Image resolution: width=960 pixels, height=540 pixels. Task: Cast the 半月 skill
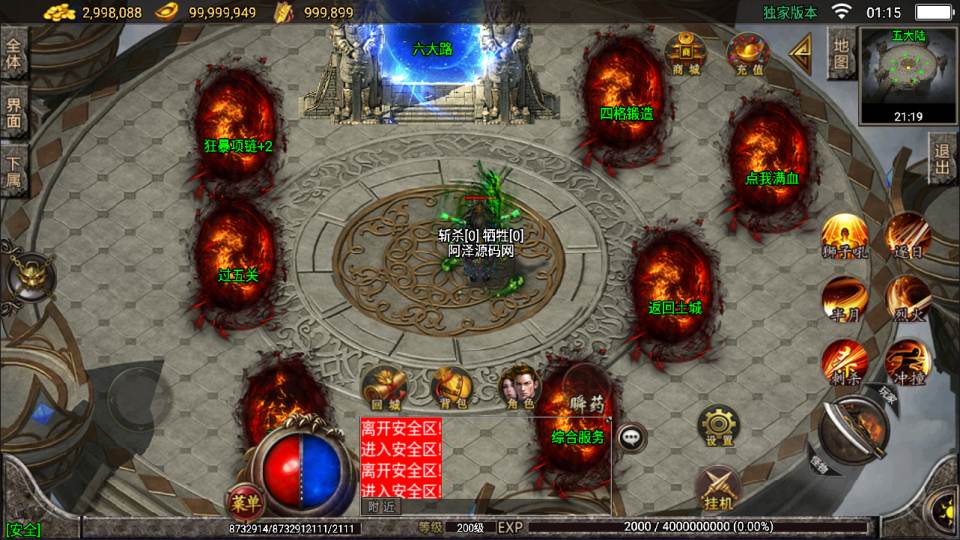pyautogui.click(x=844, y=298)
